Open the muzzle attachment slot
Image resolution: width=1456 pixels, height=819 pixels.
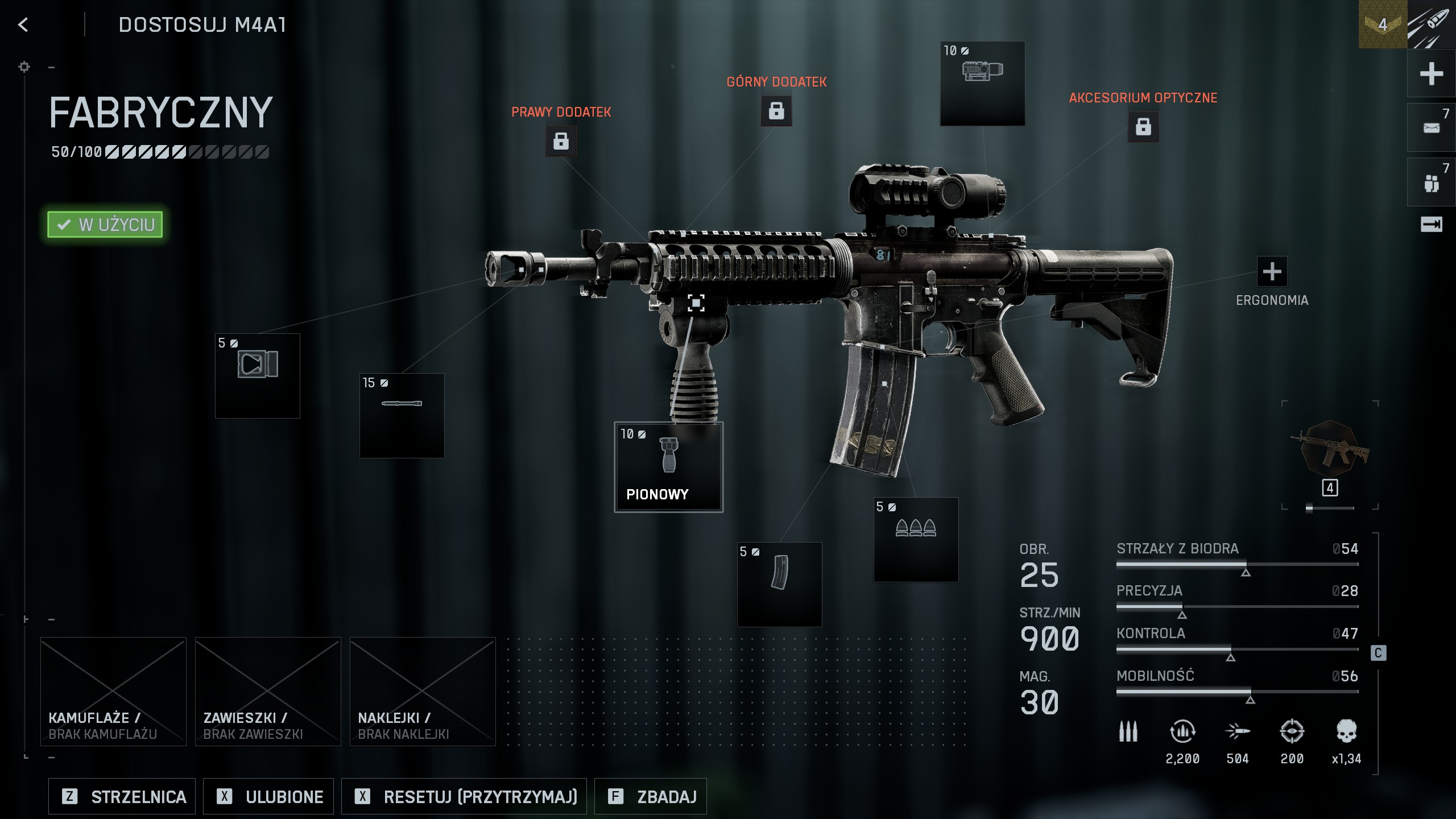[257, 376]
